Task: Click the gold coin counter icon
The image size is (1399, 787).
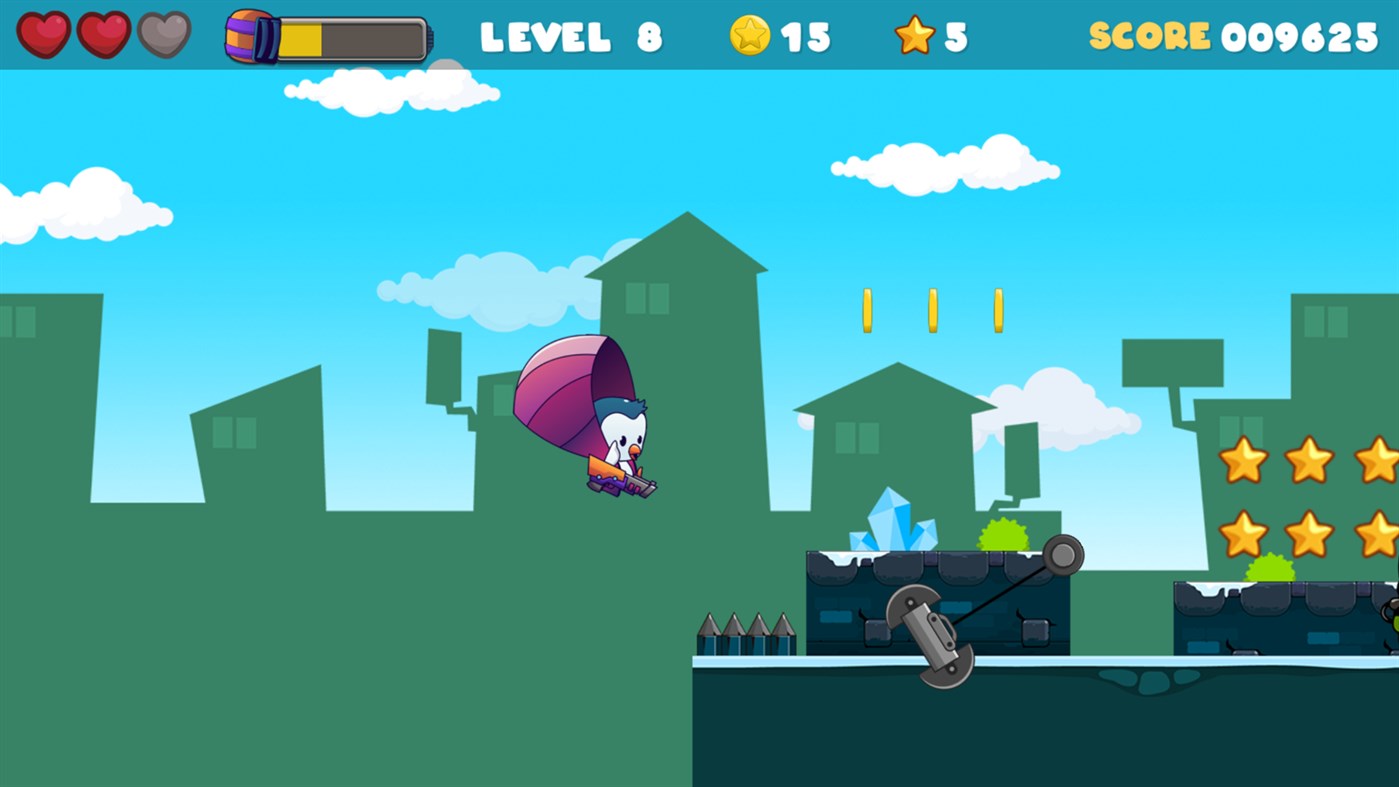Action: 750,35
